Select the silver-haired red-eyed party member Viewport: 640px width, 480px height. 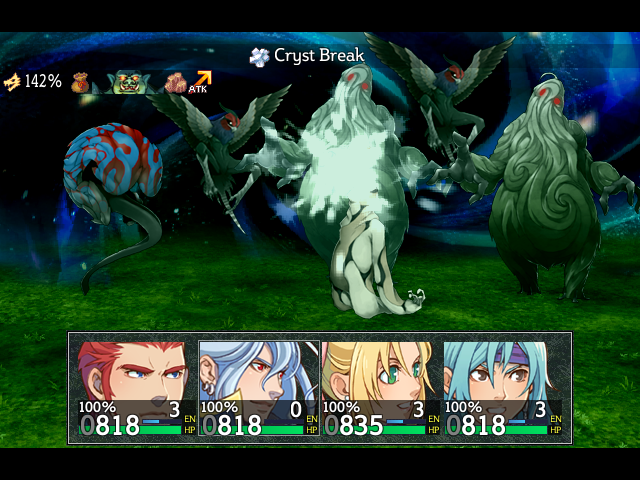[x=256, y=372]
